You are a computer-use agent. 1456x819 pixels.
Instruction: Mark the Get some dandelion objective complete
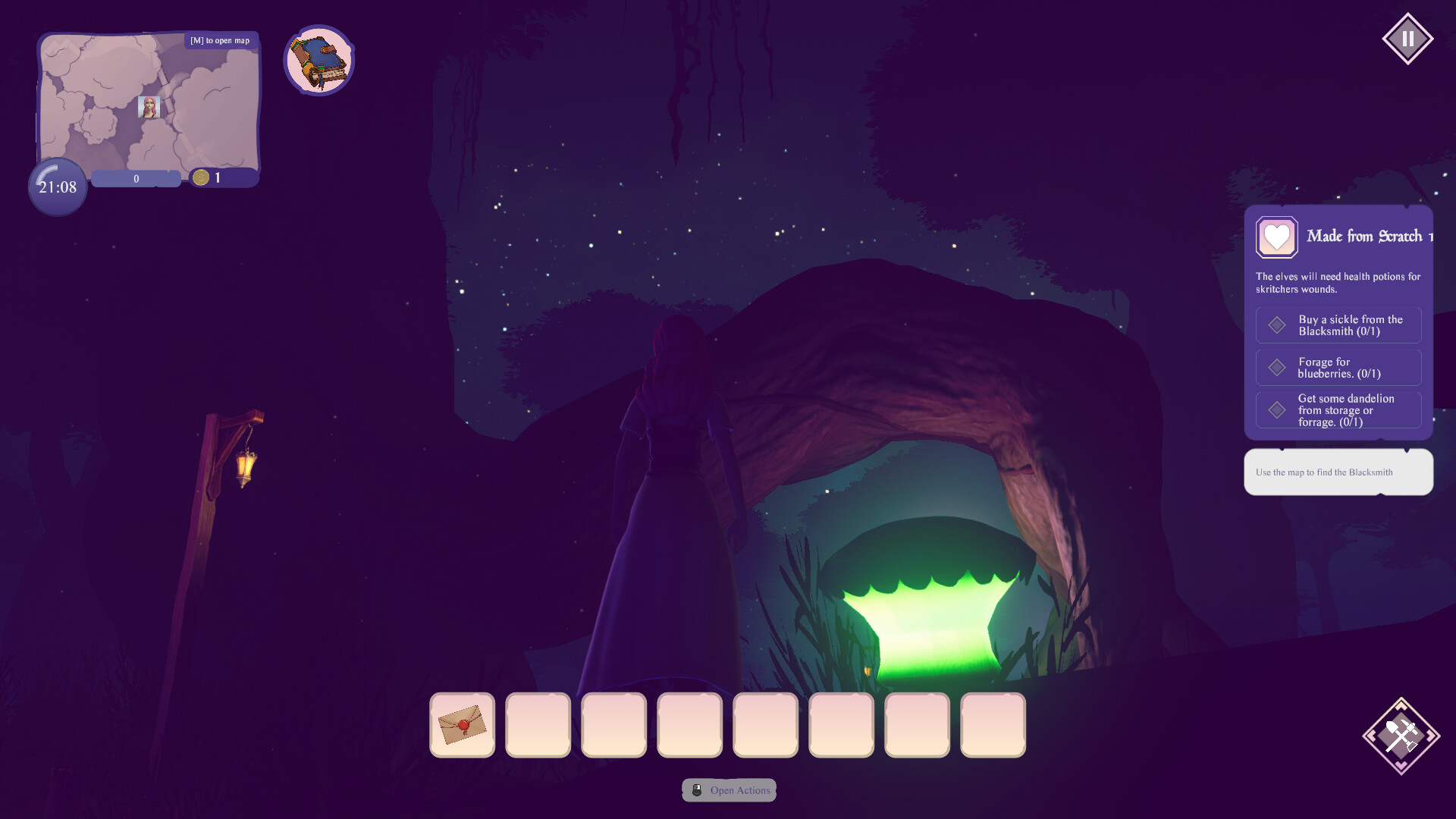point(1277,409)
